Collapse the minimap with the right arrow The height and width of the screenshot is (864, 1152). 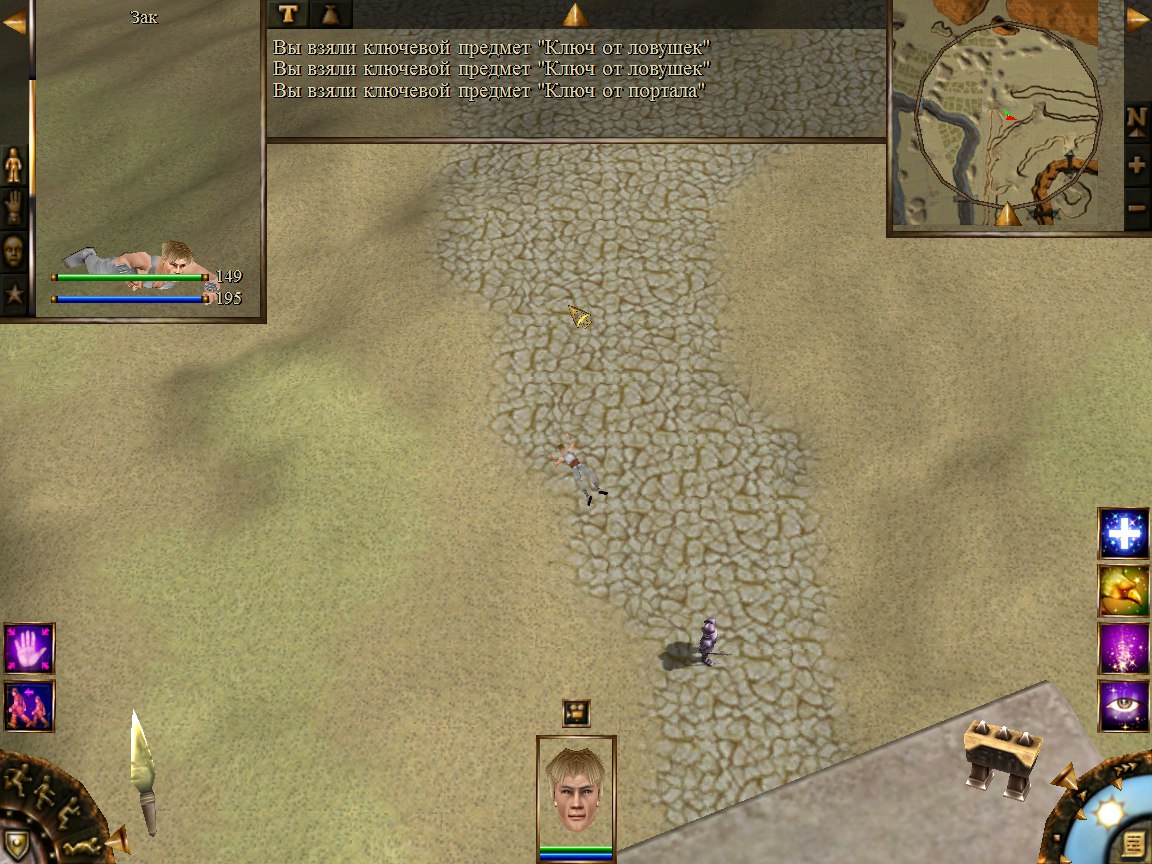(1138, 20)
